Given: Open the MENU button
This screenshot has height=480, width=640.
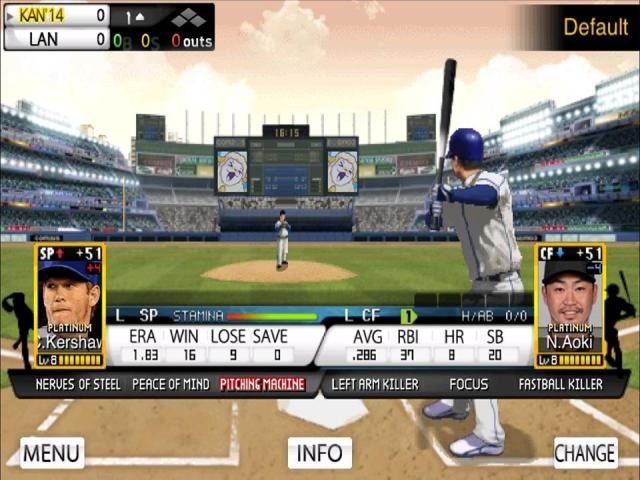Looking at the screenshot, I should 51,452.
